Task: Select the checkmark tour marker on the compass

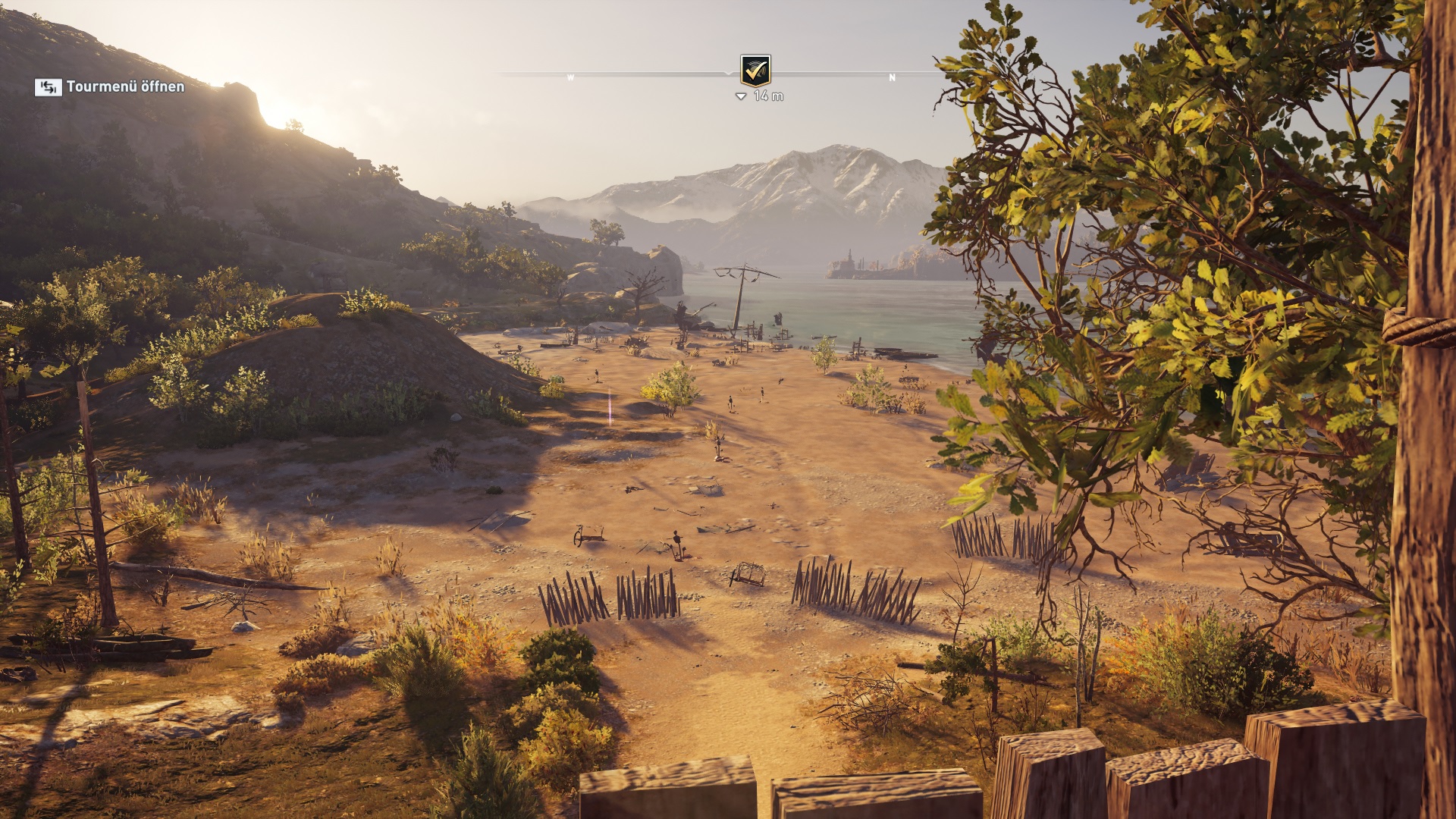Action: 755,71
